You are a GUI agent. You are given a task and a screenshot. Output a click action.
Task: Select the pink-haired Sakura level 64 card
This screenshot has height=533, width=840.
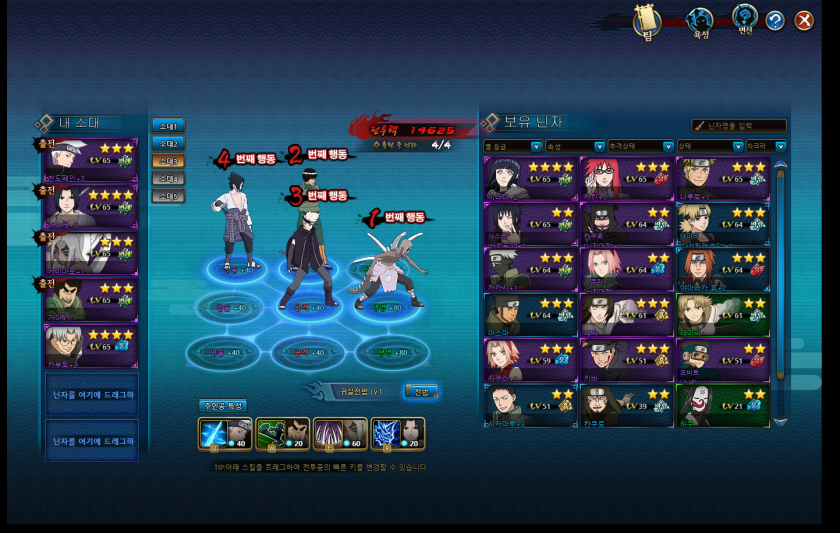tap(626, 268)
